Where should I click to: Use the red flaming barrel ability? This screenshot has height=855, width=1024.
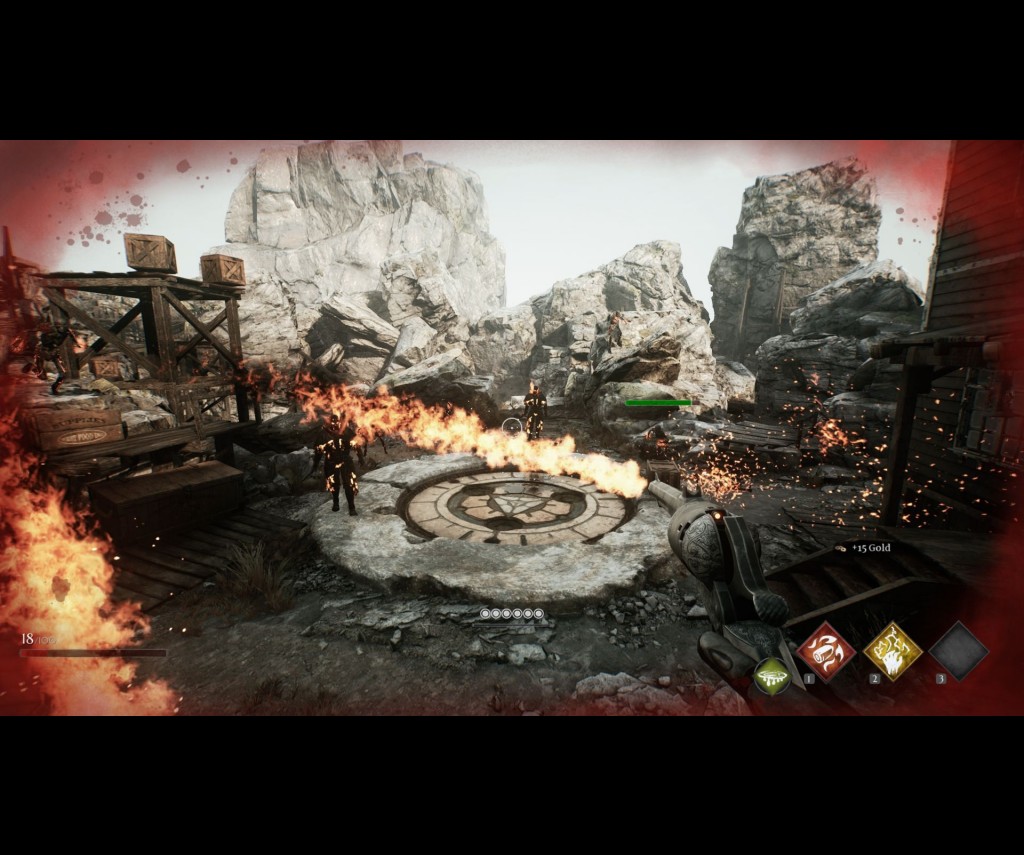tap(826, 651)
